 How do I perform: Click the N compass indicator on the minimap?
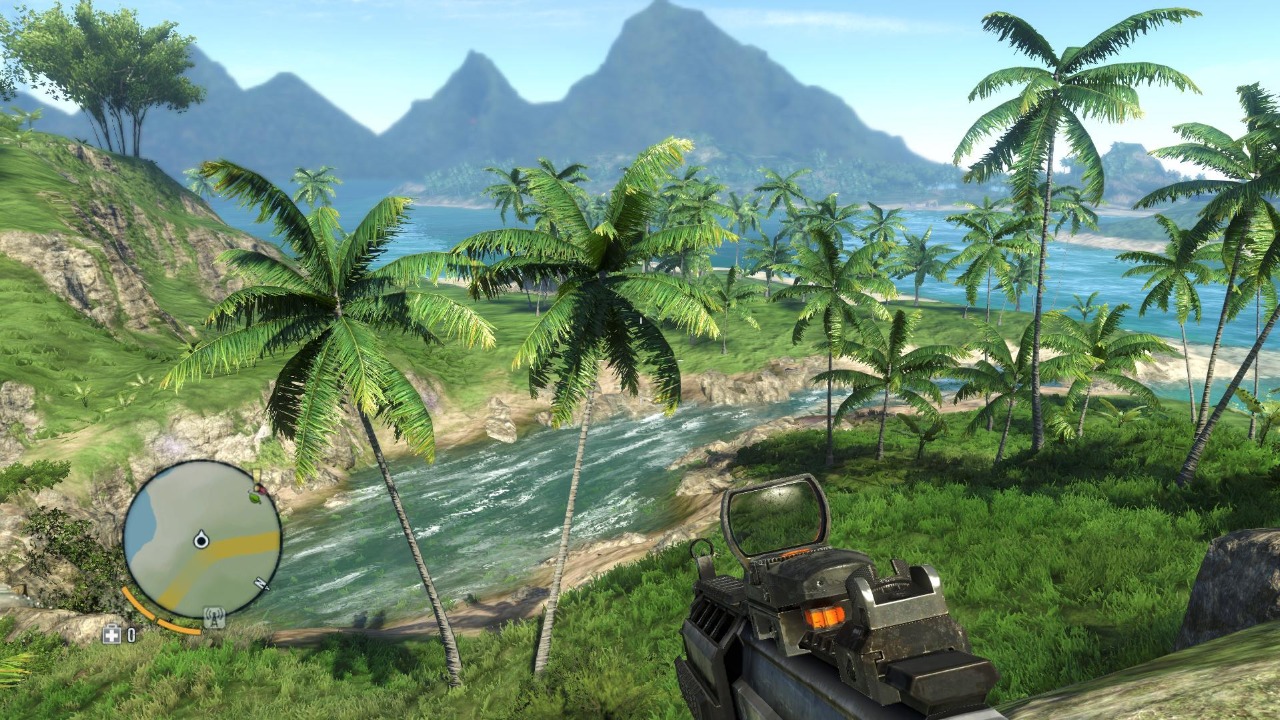click(260, 582)
